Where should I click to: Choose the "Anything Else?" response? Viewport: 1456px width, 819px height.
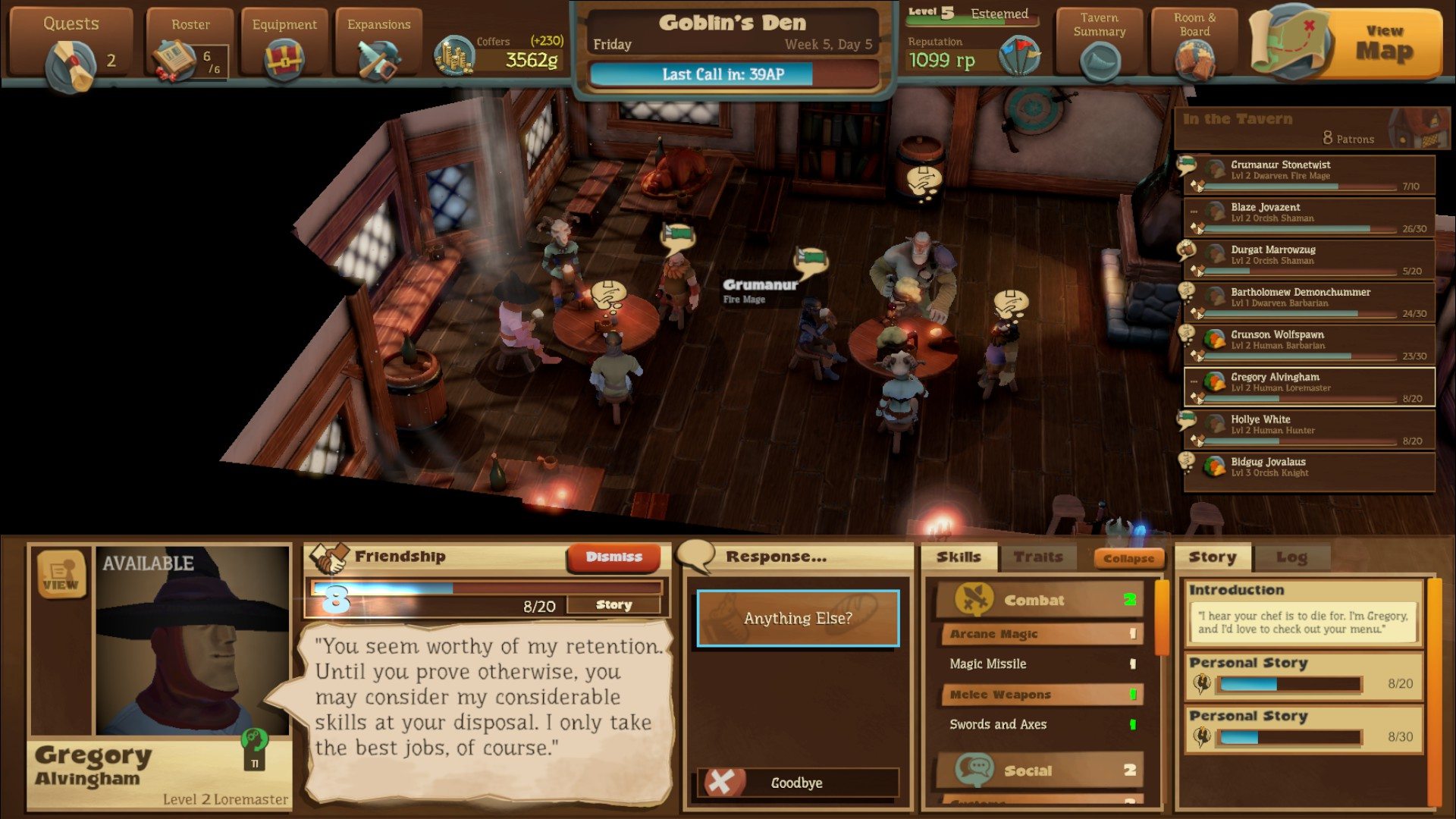click(798, 619)
